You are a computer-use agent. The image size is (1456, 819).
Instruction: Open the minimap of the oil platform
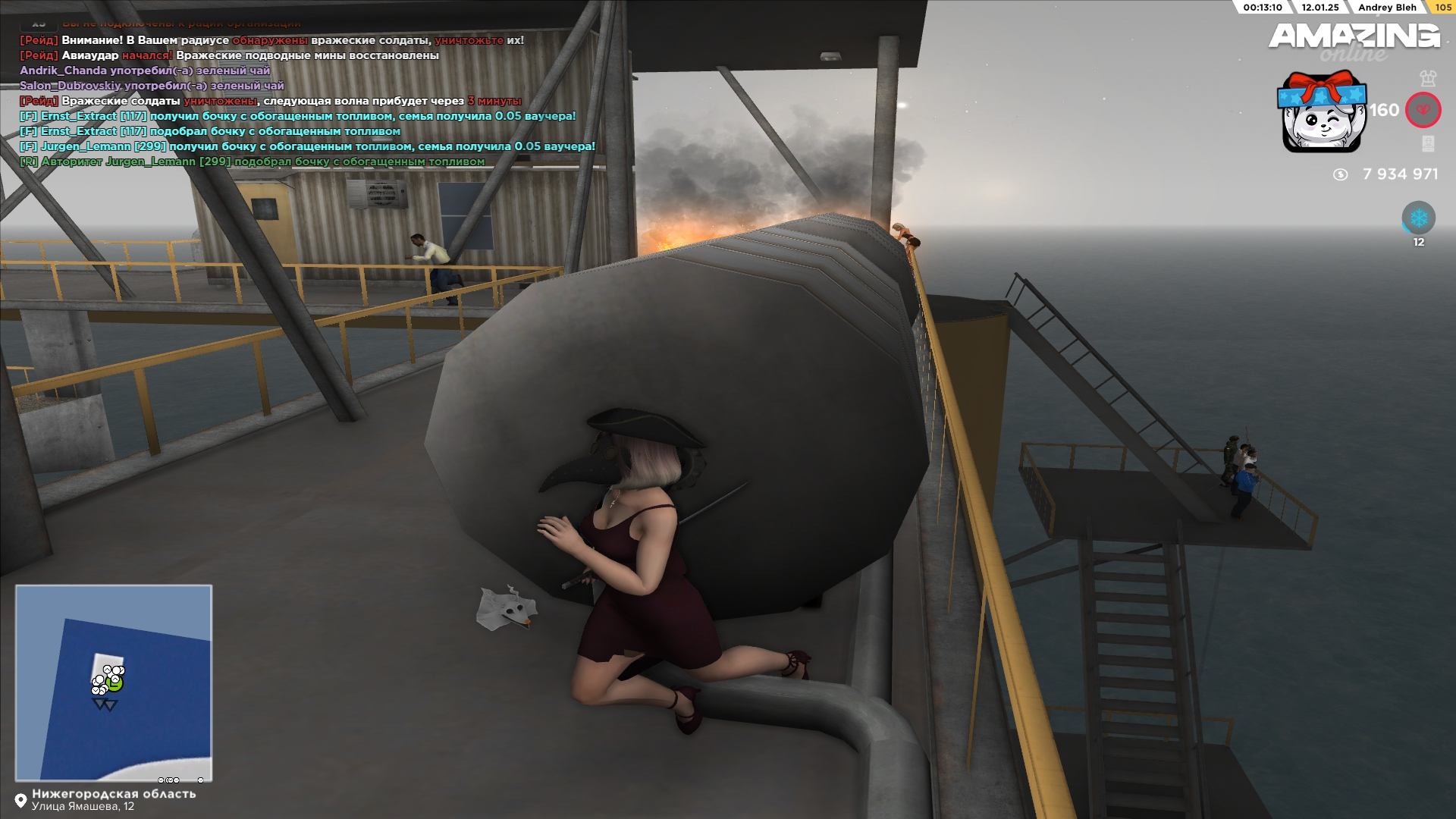[x=114, y=682]
